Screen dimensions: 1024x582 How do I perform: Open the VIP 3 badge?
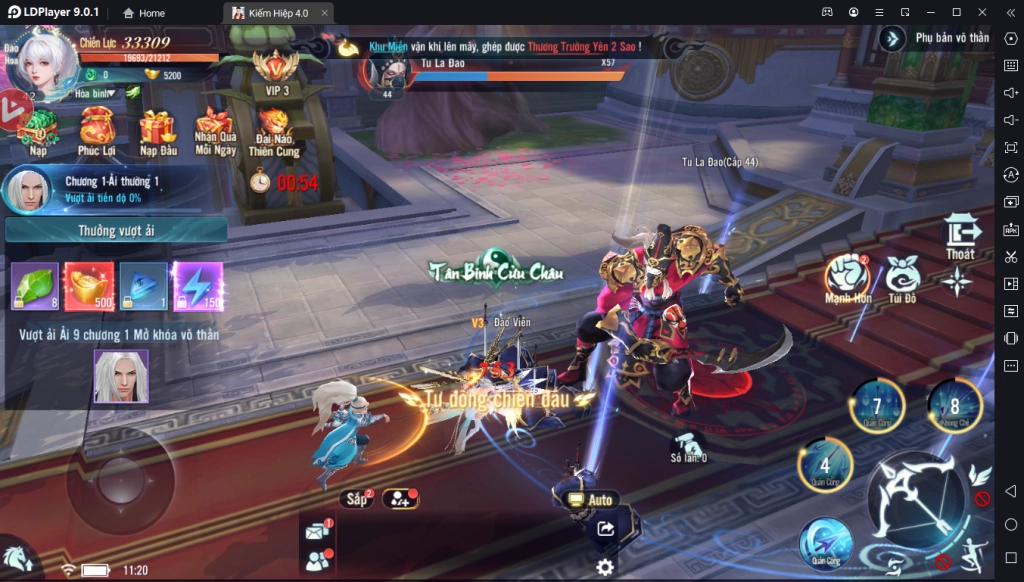pyautogui.click(x=277, y=70)
